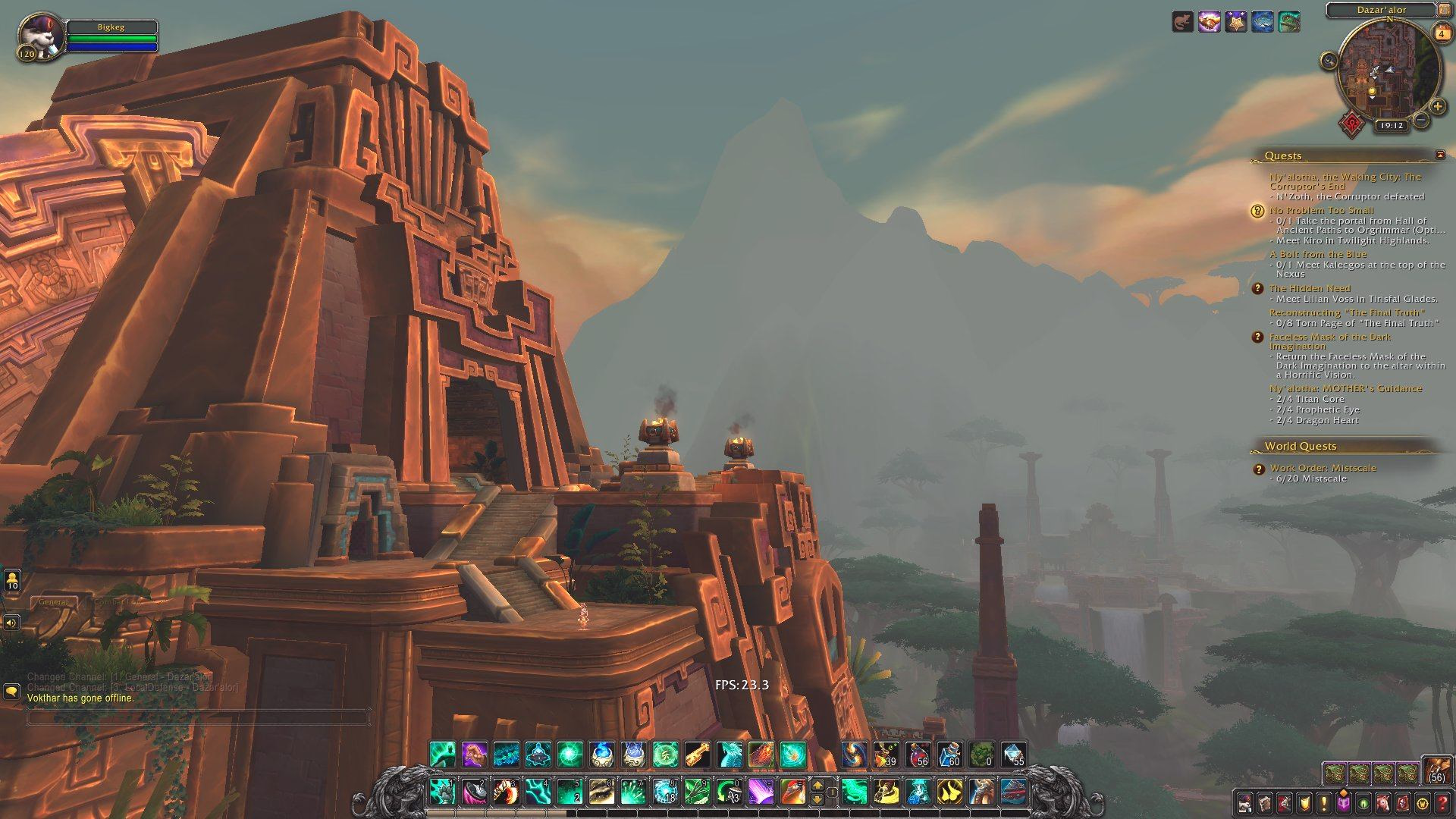Click the red Horde emblem button
This screenshot has height=819, width=1456.
(1352, 124)
